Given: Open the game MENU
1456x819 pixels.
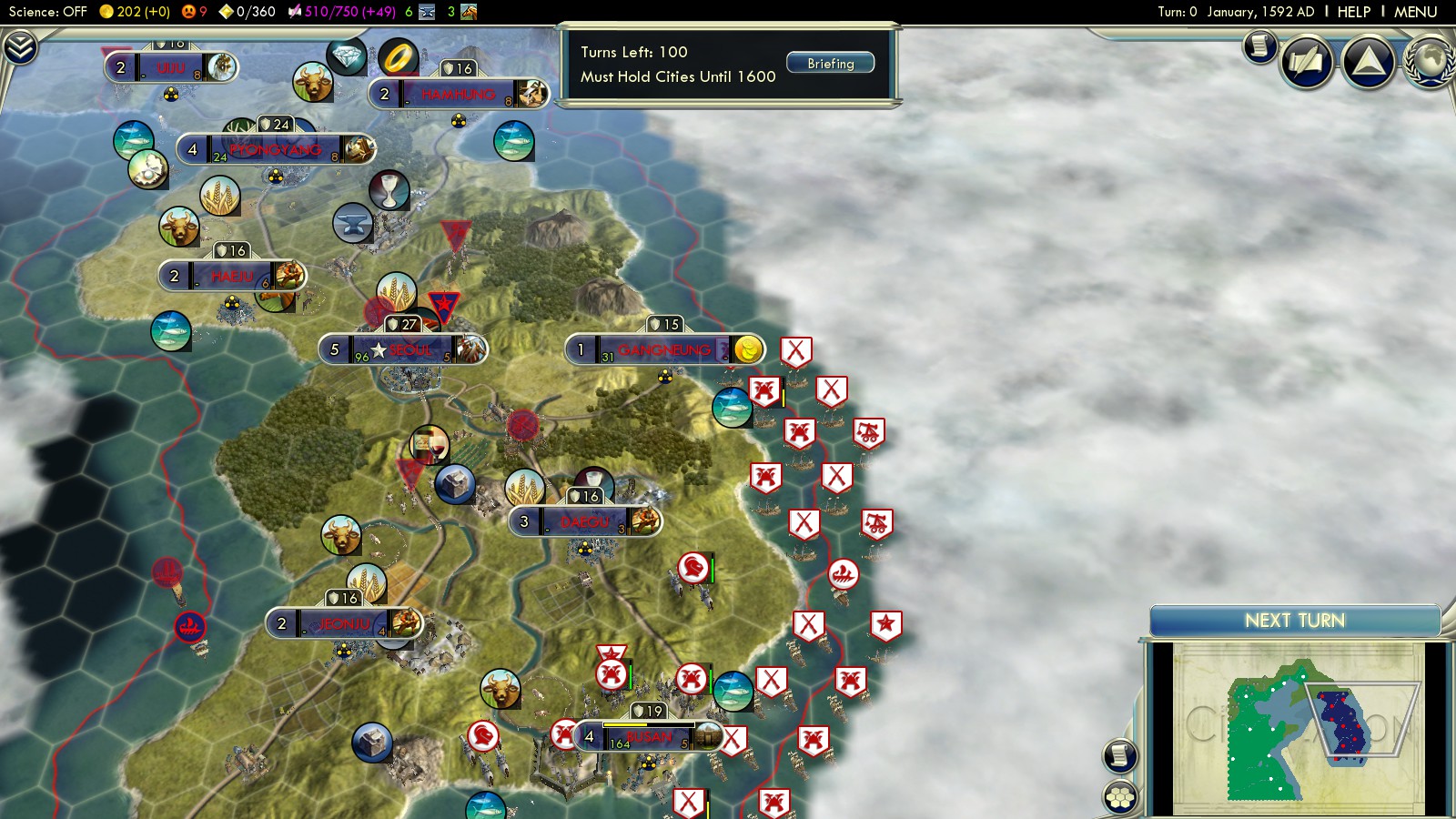Looking at the screenshot, I should [x=1415, y=12].
